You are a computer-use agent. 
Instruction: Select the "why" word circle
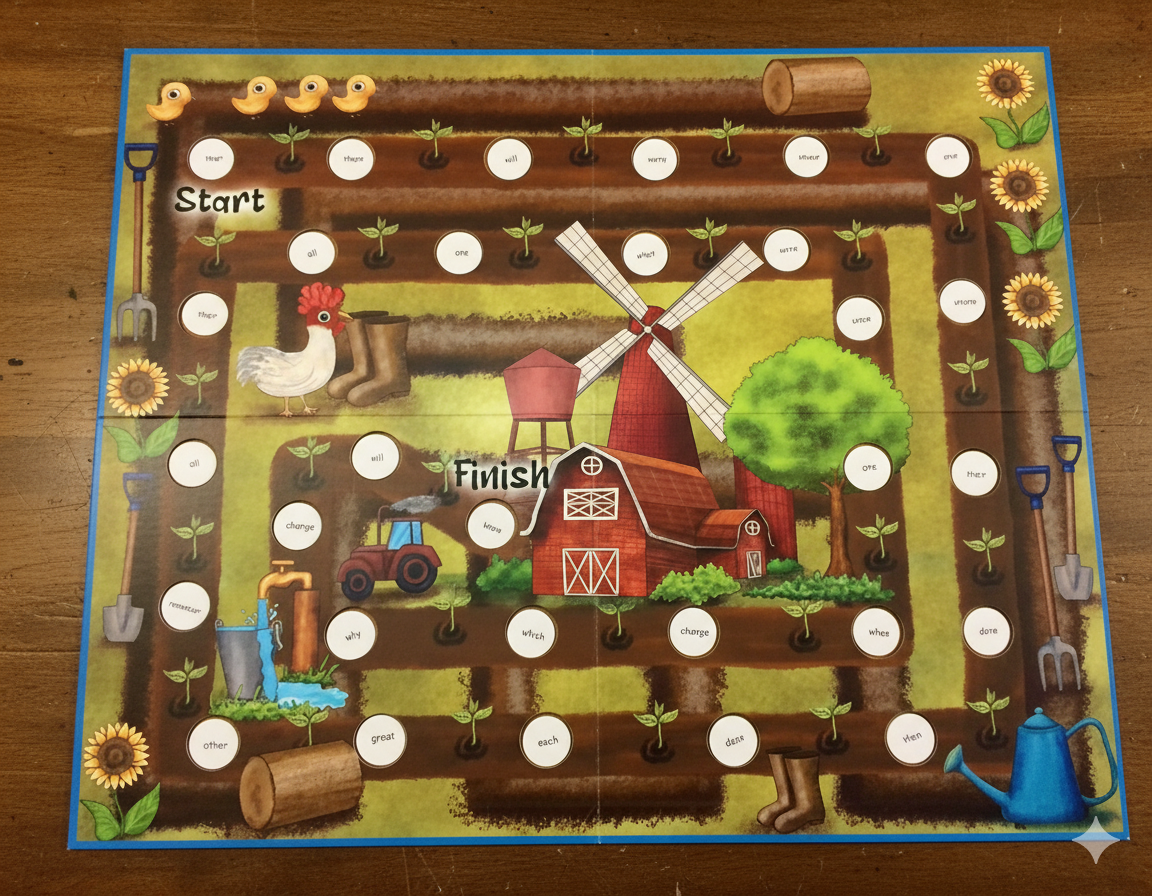pyautogui.click(x=352, y=636)
